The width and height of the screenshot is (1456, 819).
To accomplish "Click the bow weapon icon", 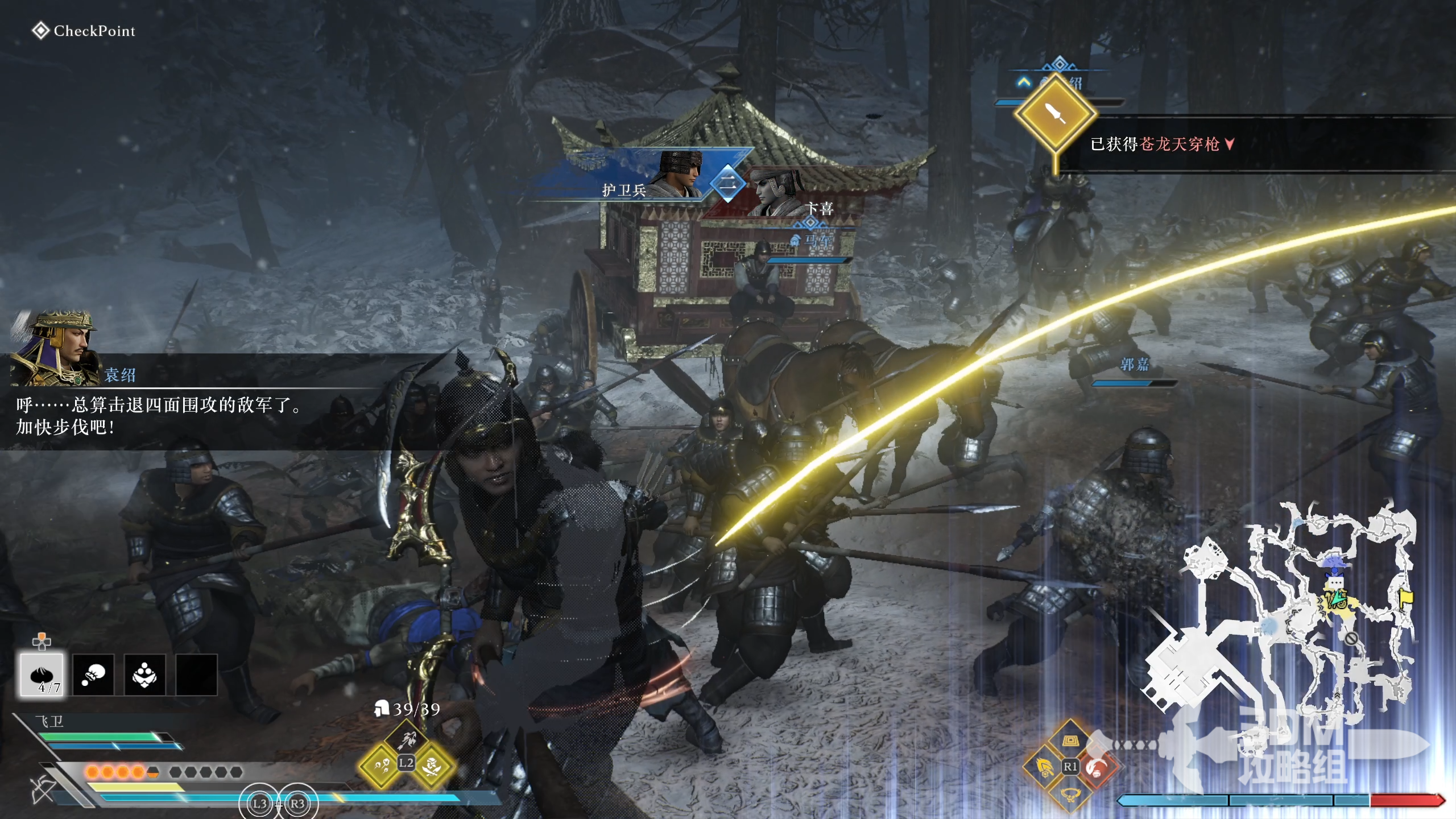I will 43,791.
